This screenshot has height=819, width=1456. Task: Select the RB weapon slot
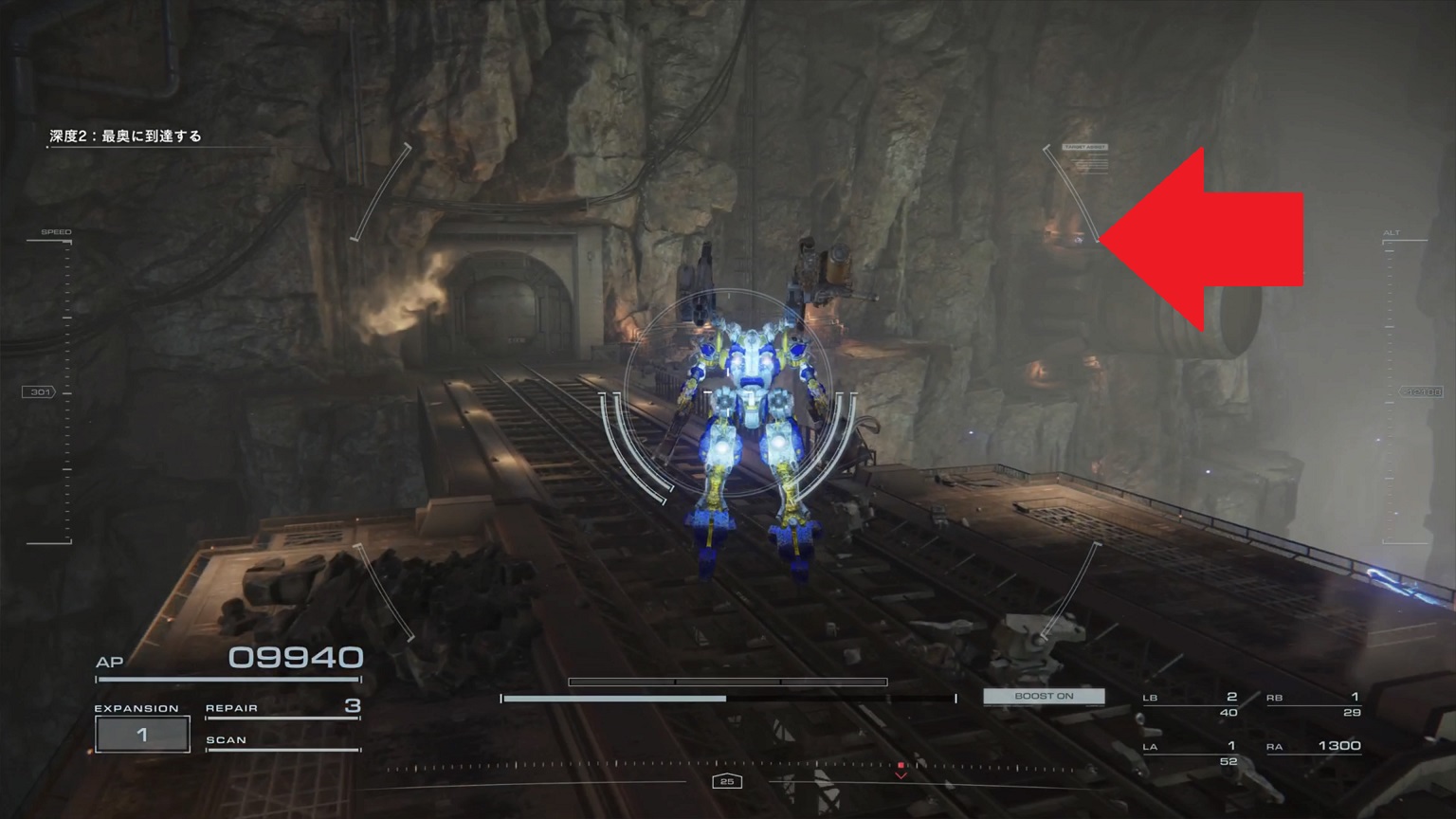1314,703
